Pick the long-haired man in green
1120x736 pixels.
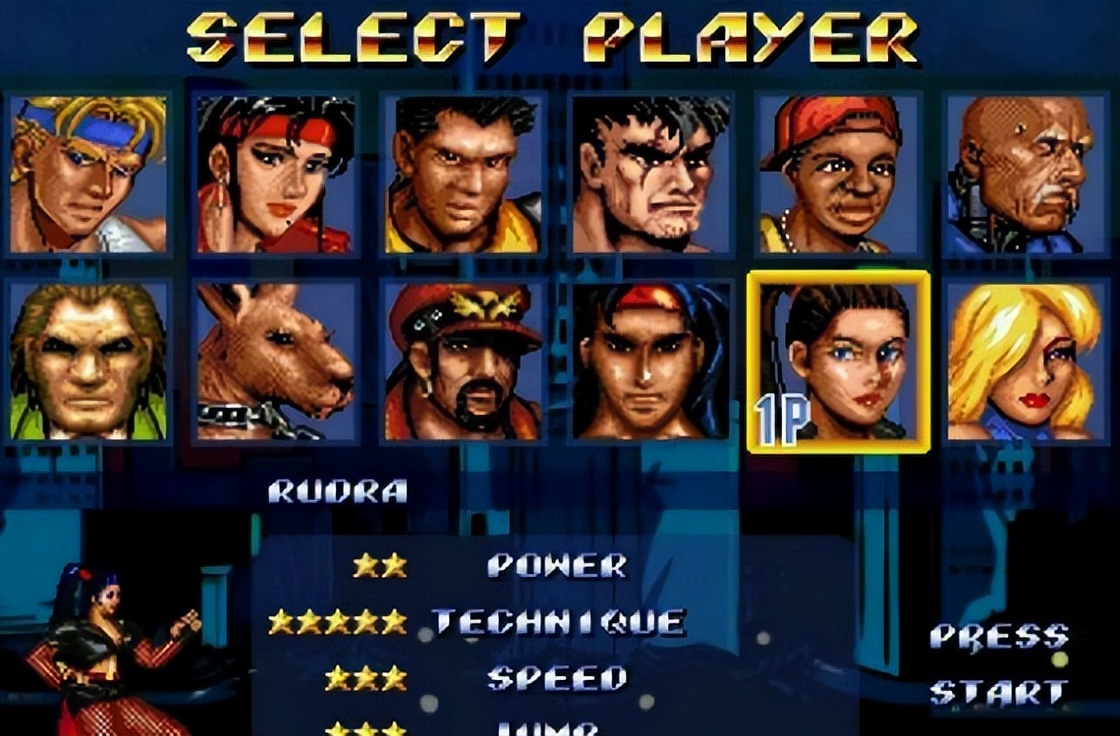coord(88,361)
